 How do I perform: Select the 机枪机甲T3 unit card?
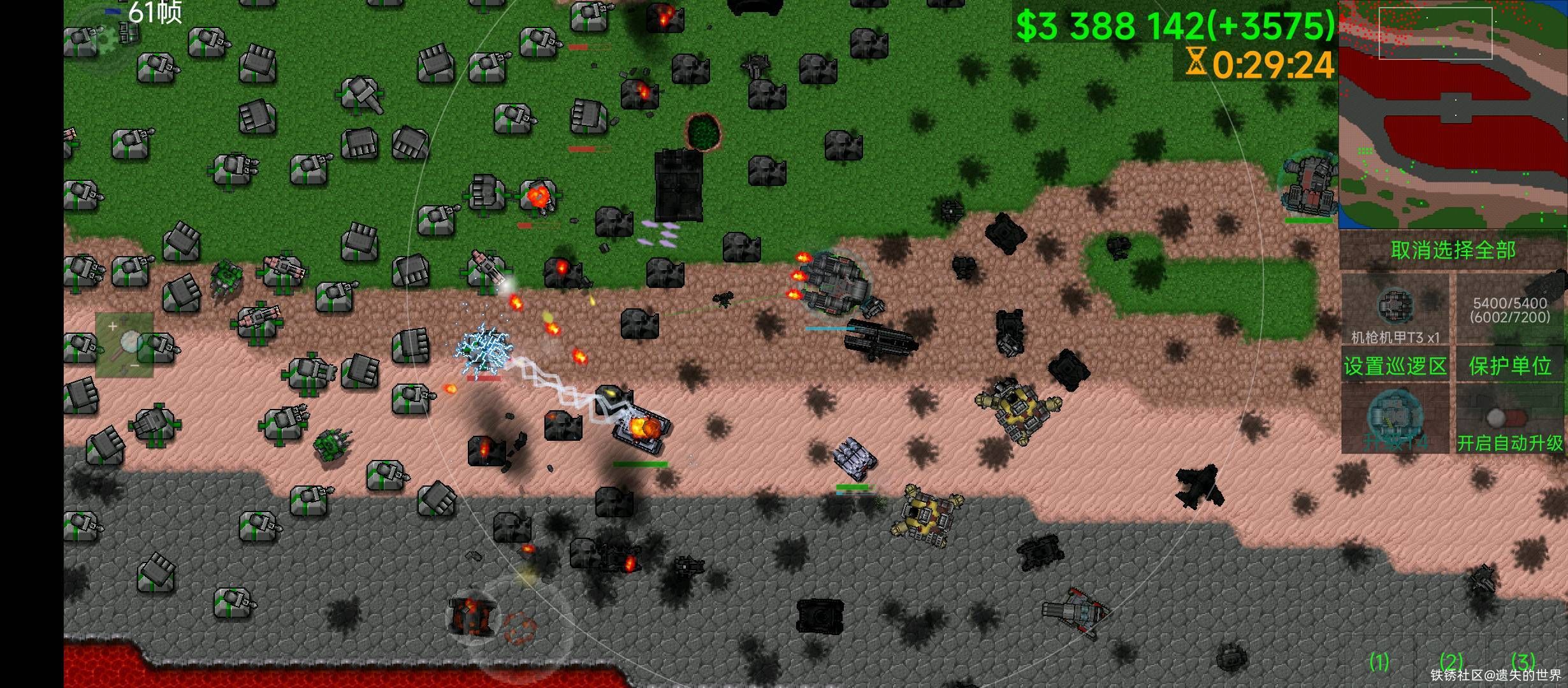1395,310
